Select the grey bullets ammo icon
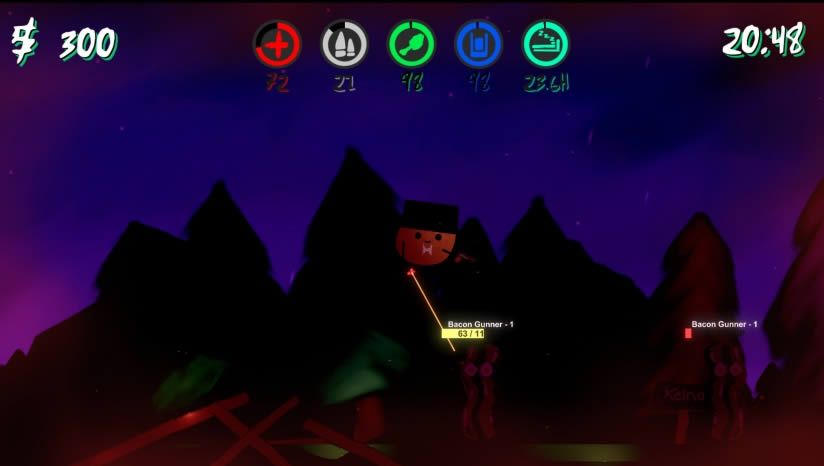The image size is (824, 466). 344,45
